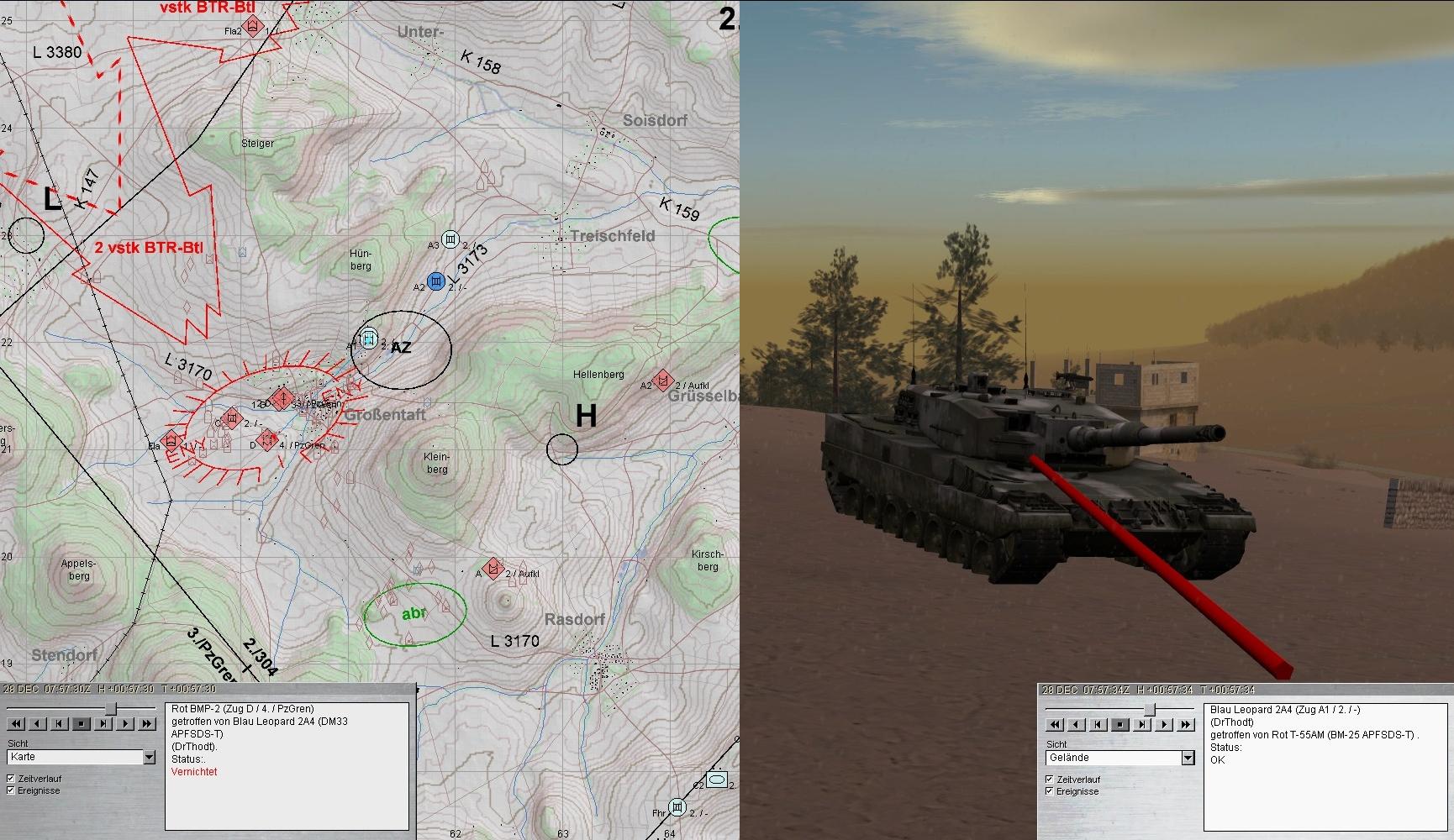Skip to next event in Karte panel

click(x=103, y=723)
